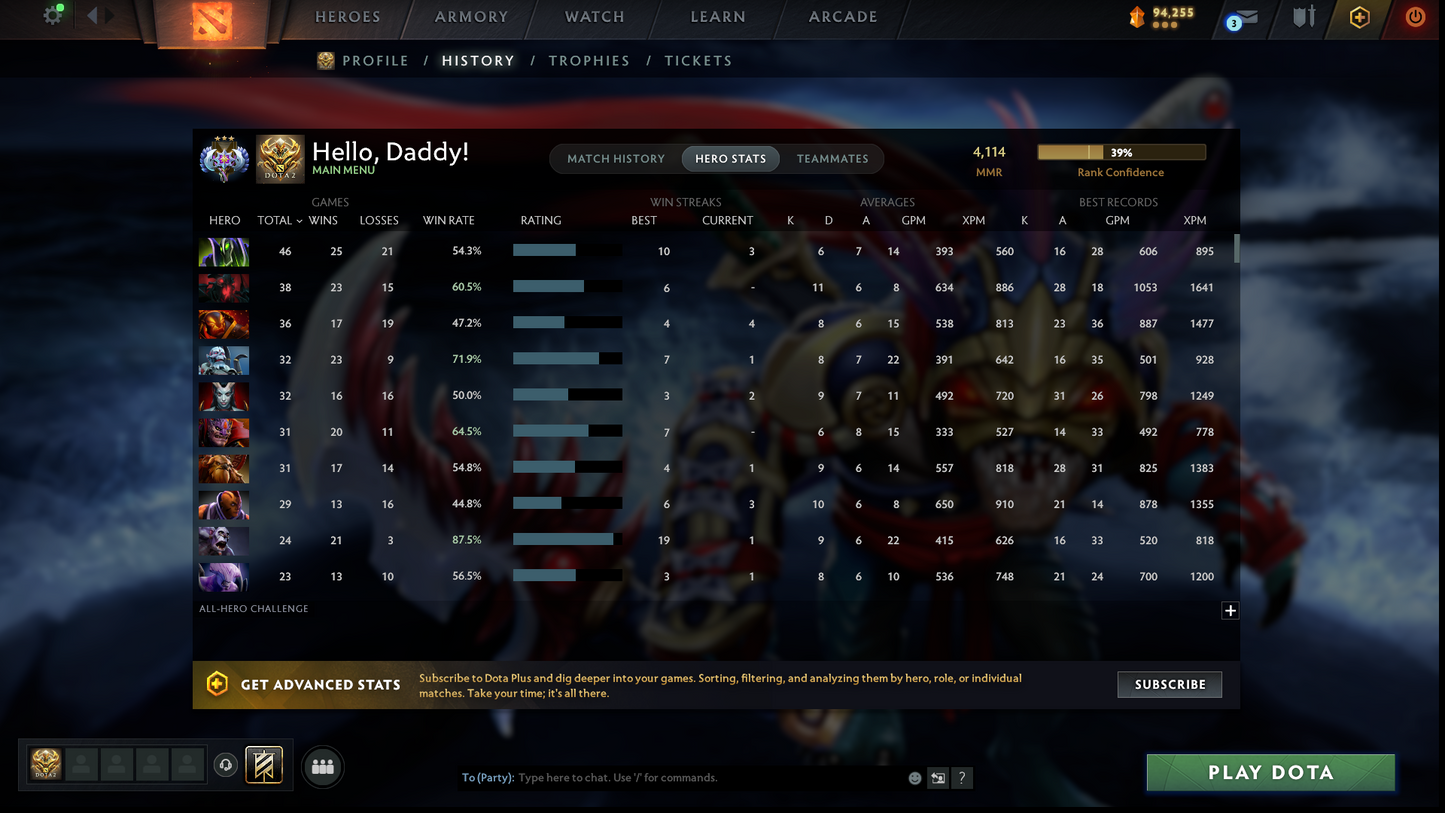This screenshot has height=813, width=1445.
Task: Open Dota Plus via the gold hexagon icon
Action: pyautogui.click(x=1360, y=14)
